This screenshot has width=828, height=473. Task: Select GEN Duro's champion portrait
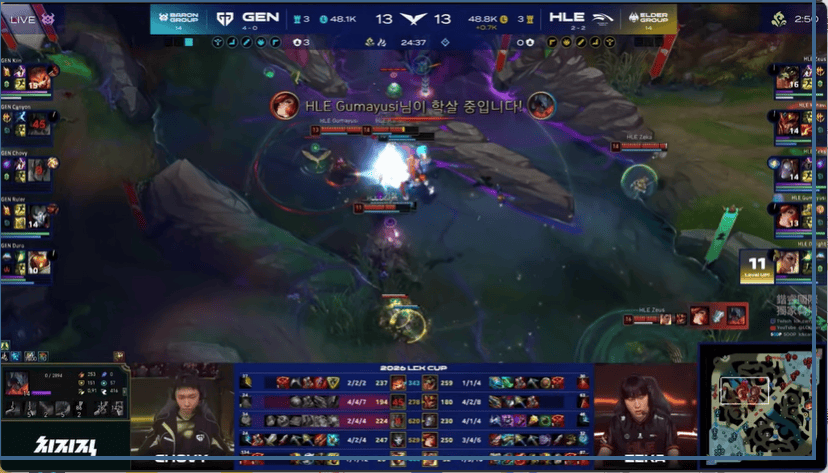click(40, 263)
